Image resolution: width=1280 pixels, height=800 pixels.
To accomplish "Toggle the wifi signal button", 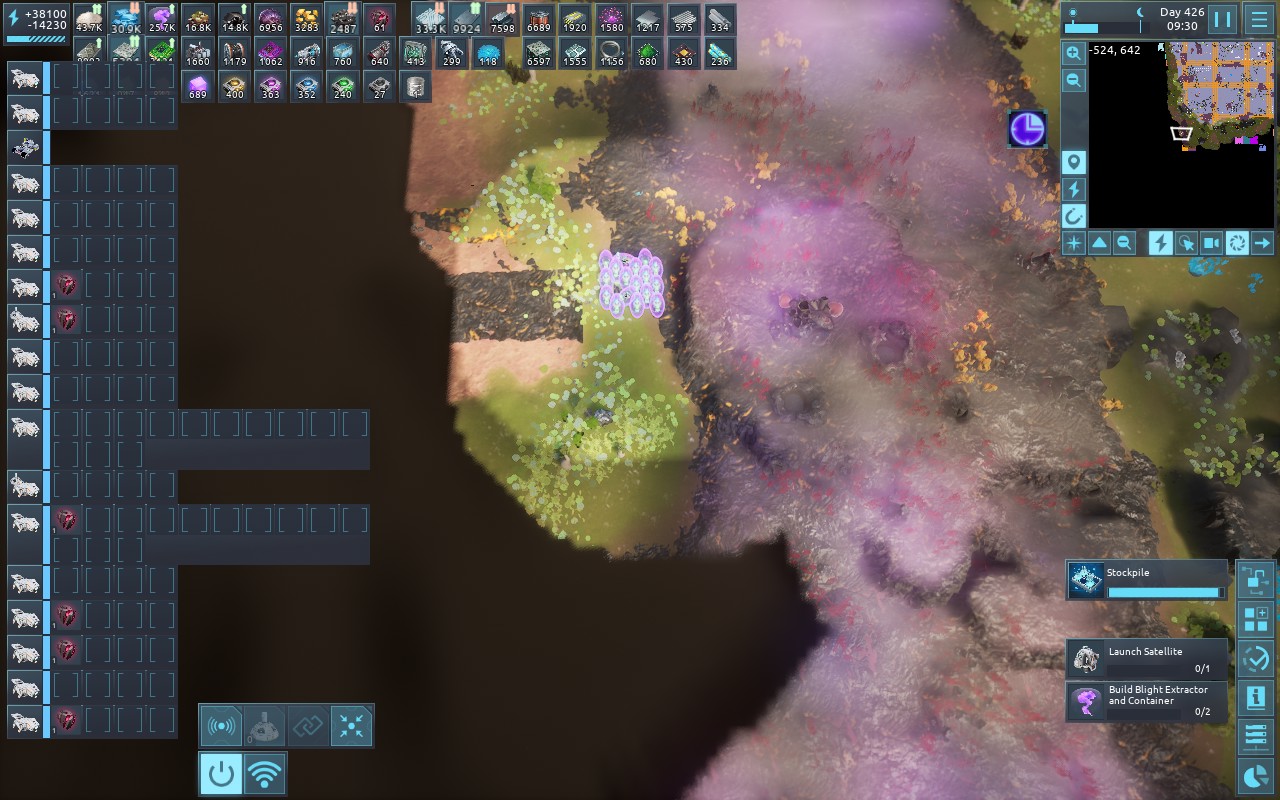I will click(264, 773).
